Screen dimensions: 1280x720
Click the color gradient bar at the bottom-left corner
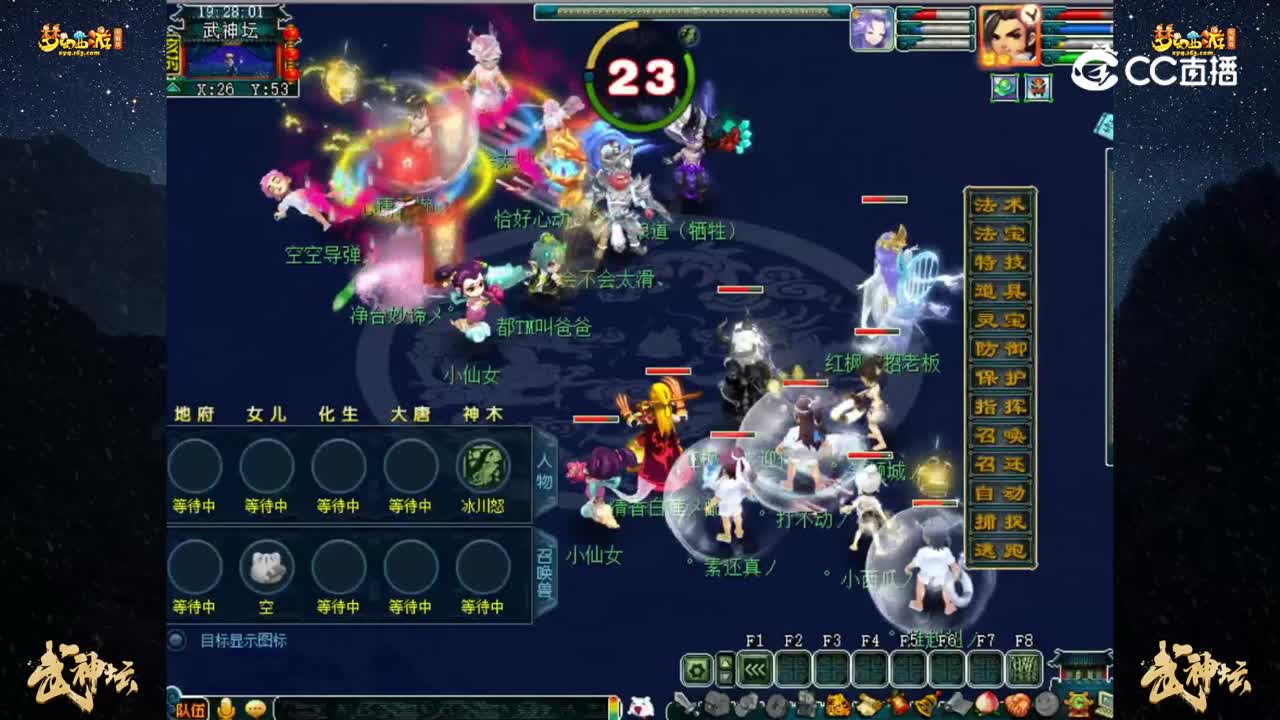pyautogui.click(x=612, y=708)
